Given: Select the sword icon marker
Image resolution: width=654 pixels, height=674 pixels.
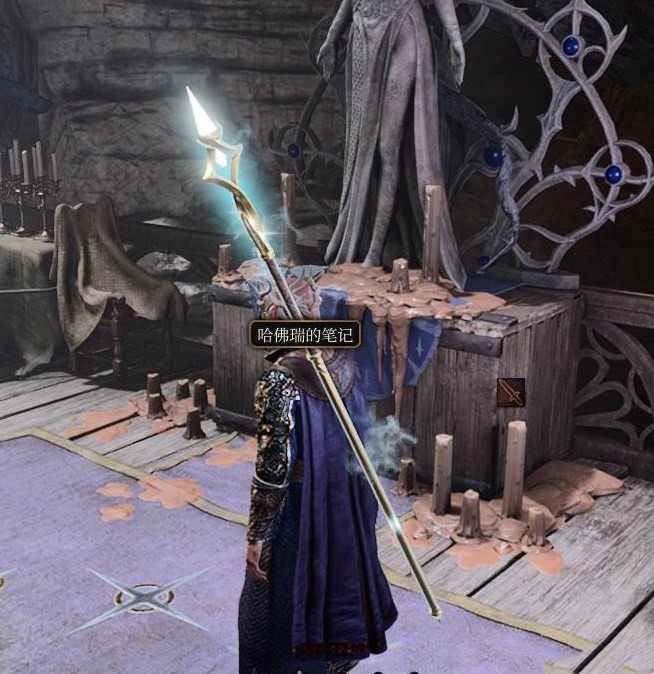Looking at the screenshot, I should click(x=510, y=392).
